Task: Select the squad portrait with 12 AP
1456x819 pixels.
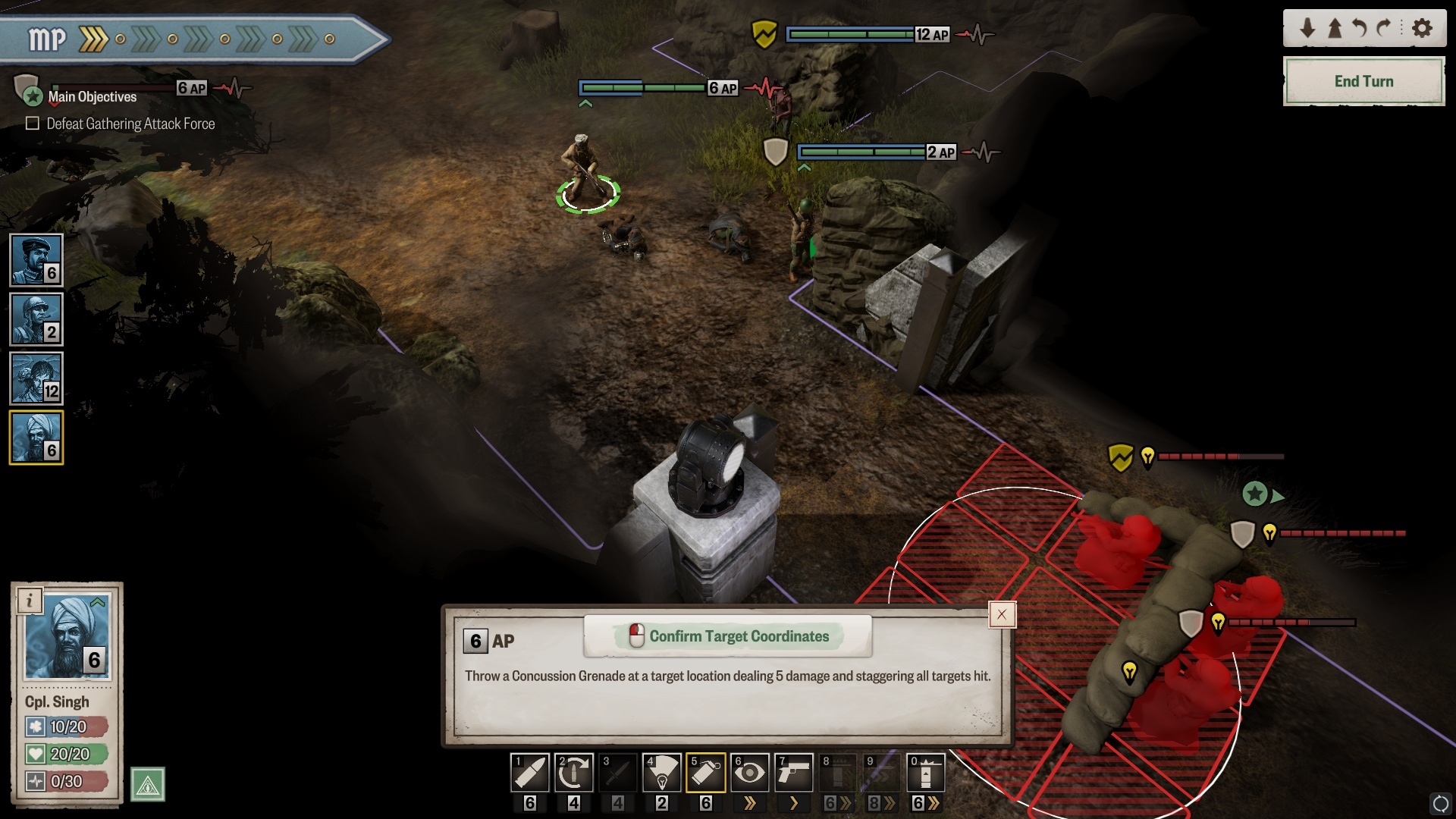Action: click(36, 378)
